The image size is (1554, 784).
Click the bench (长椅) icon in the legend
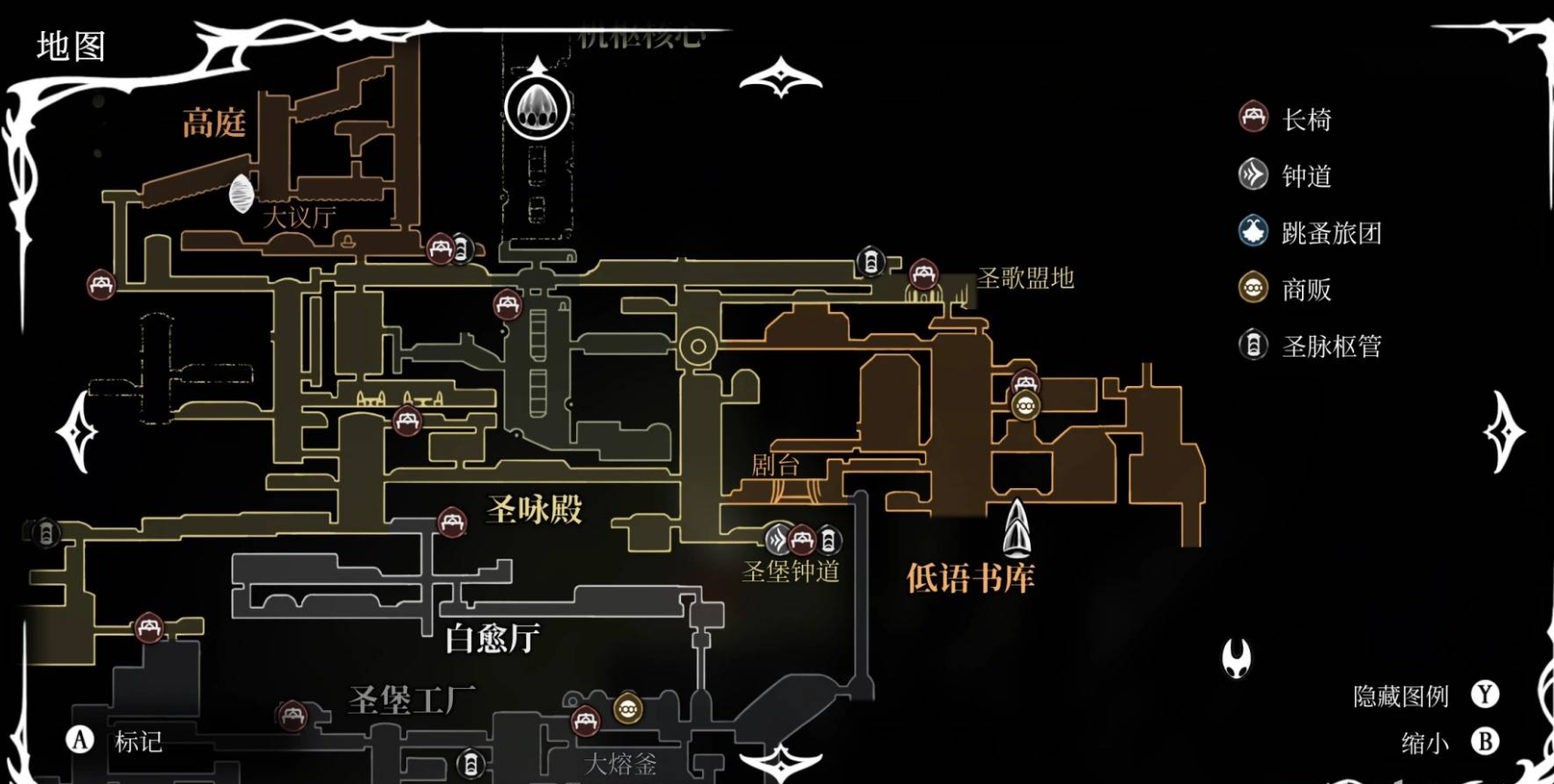1252,119
